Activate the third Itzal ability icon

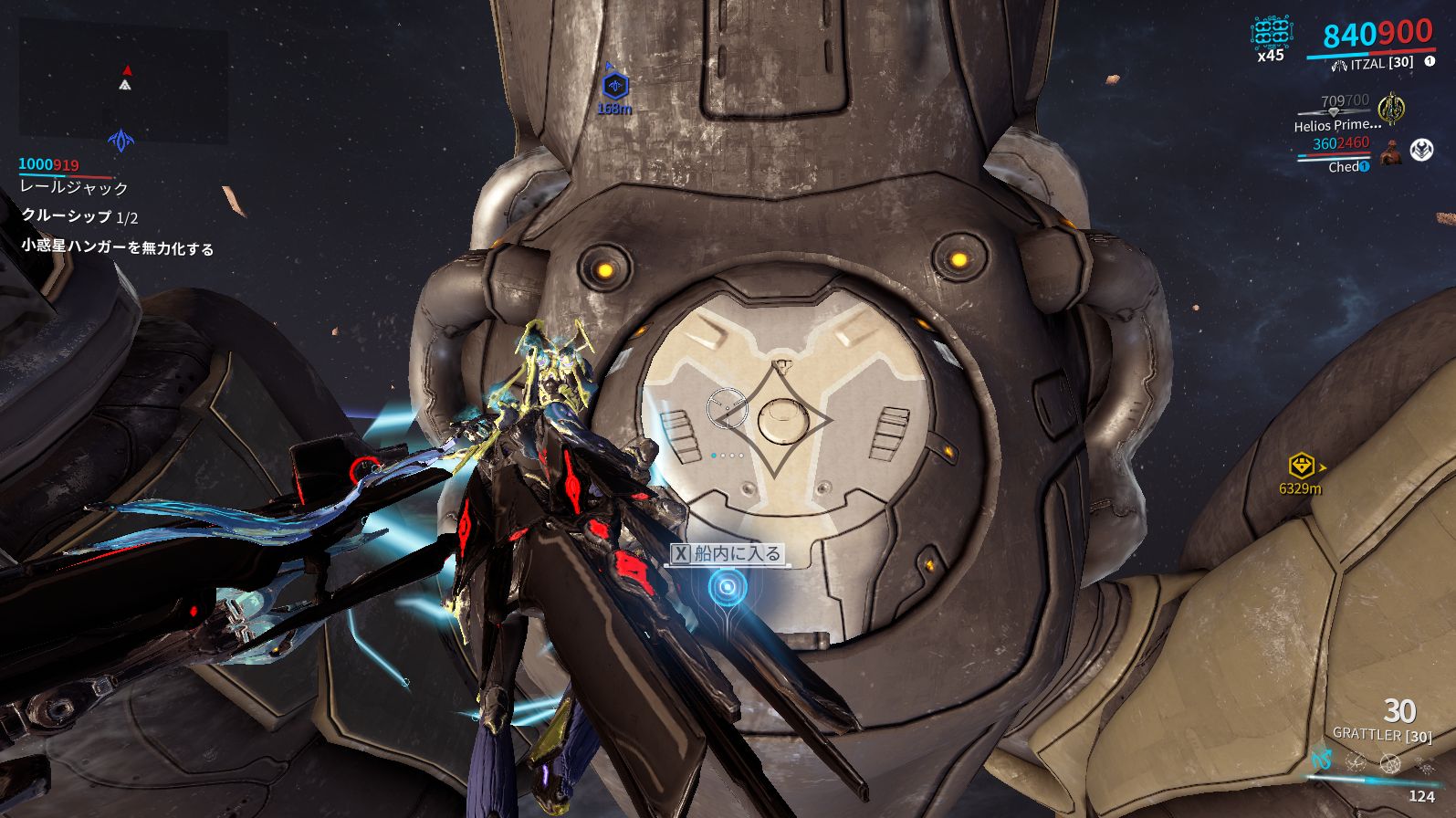pos(1389,762)
